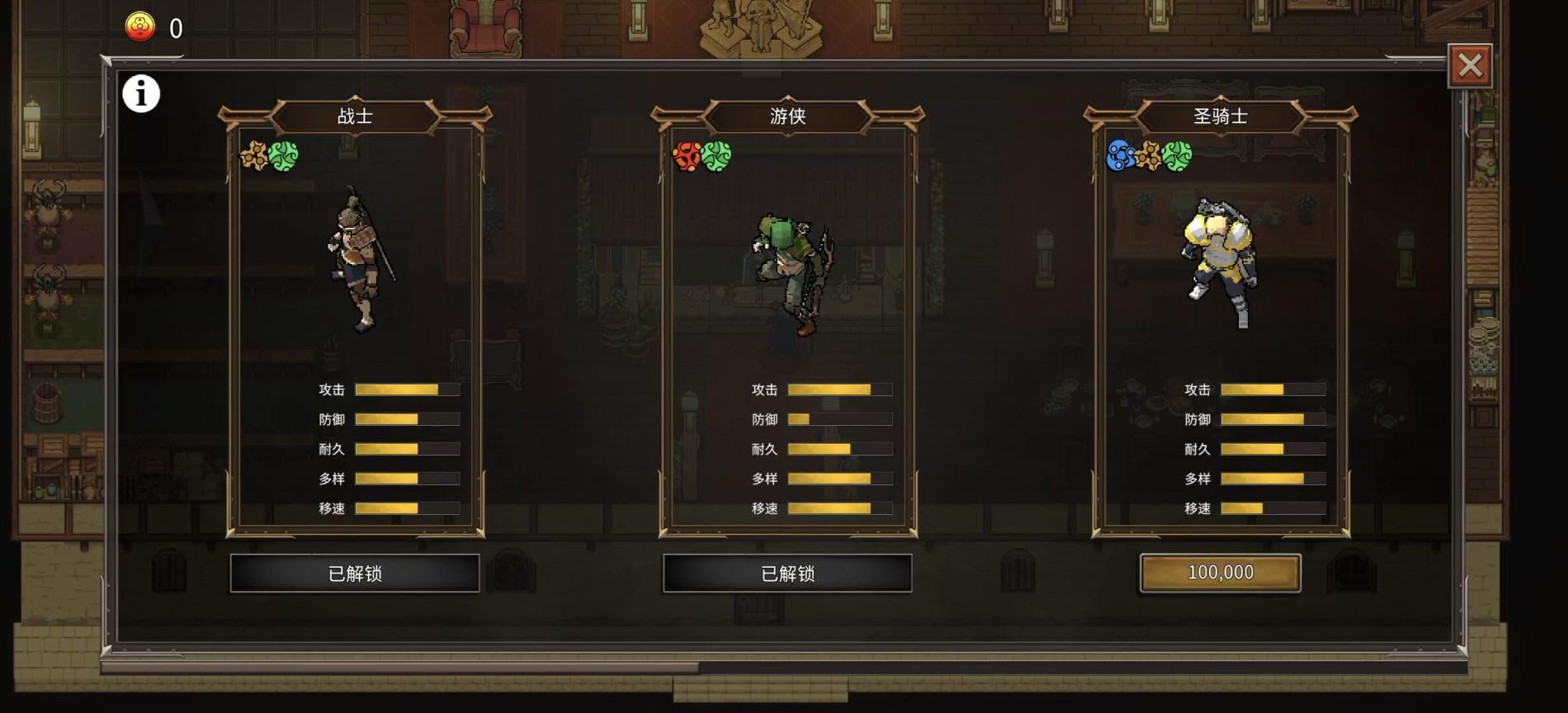1568x713 pixels.
Task: Click the orange element orb under 战士
Action: pos(253,155)
